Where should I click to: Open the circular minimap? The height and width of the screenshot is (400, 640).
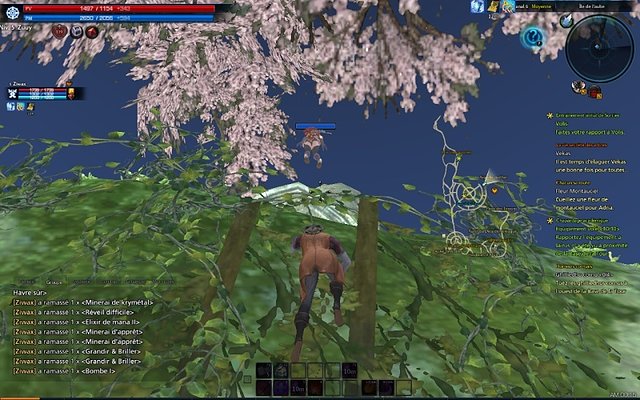pyautogui.click(x=599, y=46)
